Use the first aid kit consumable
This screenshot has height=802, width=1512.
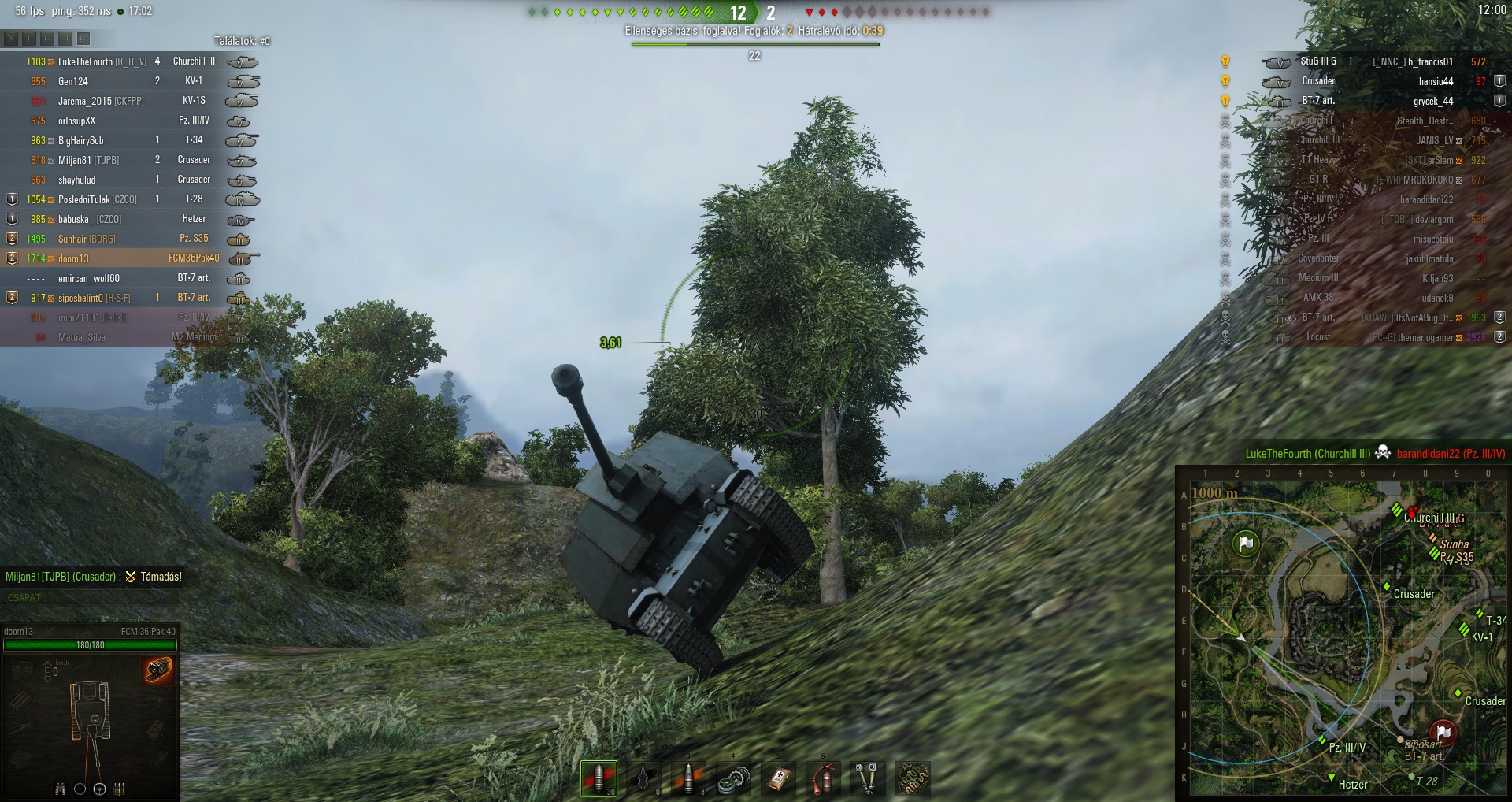pos(778,778)
